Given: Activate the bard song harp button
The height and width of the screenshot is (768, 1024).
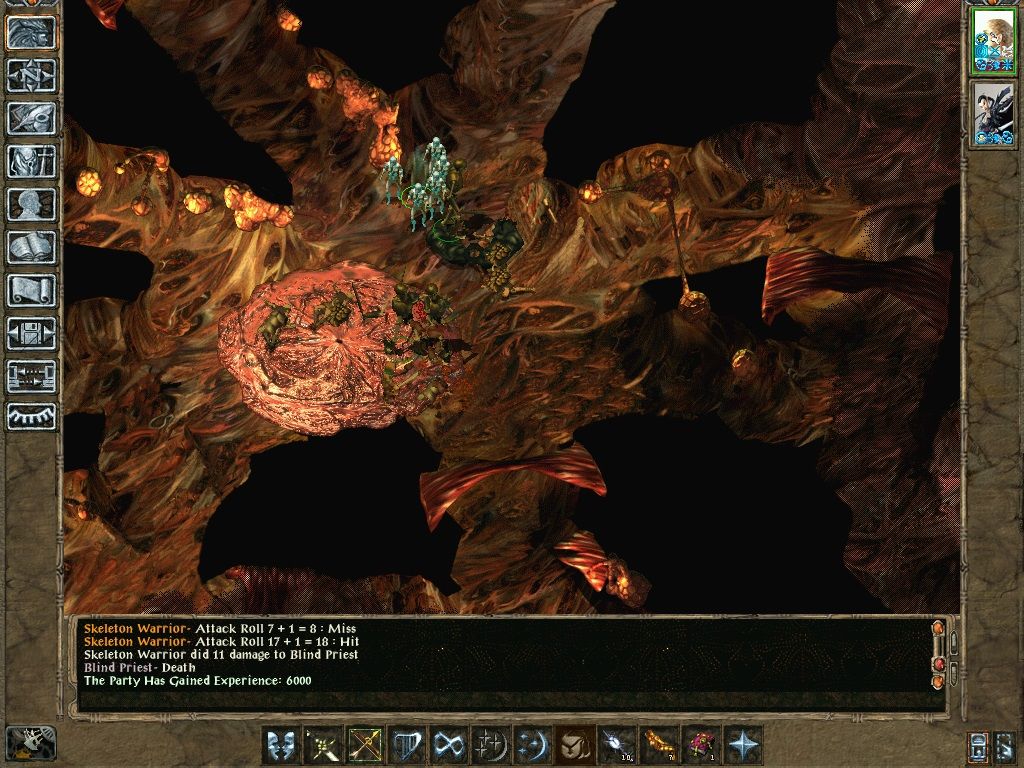Looking at the screenshot, I should coord(407,745).
